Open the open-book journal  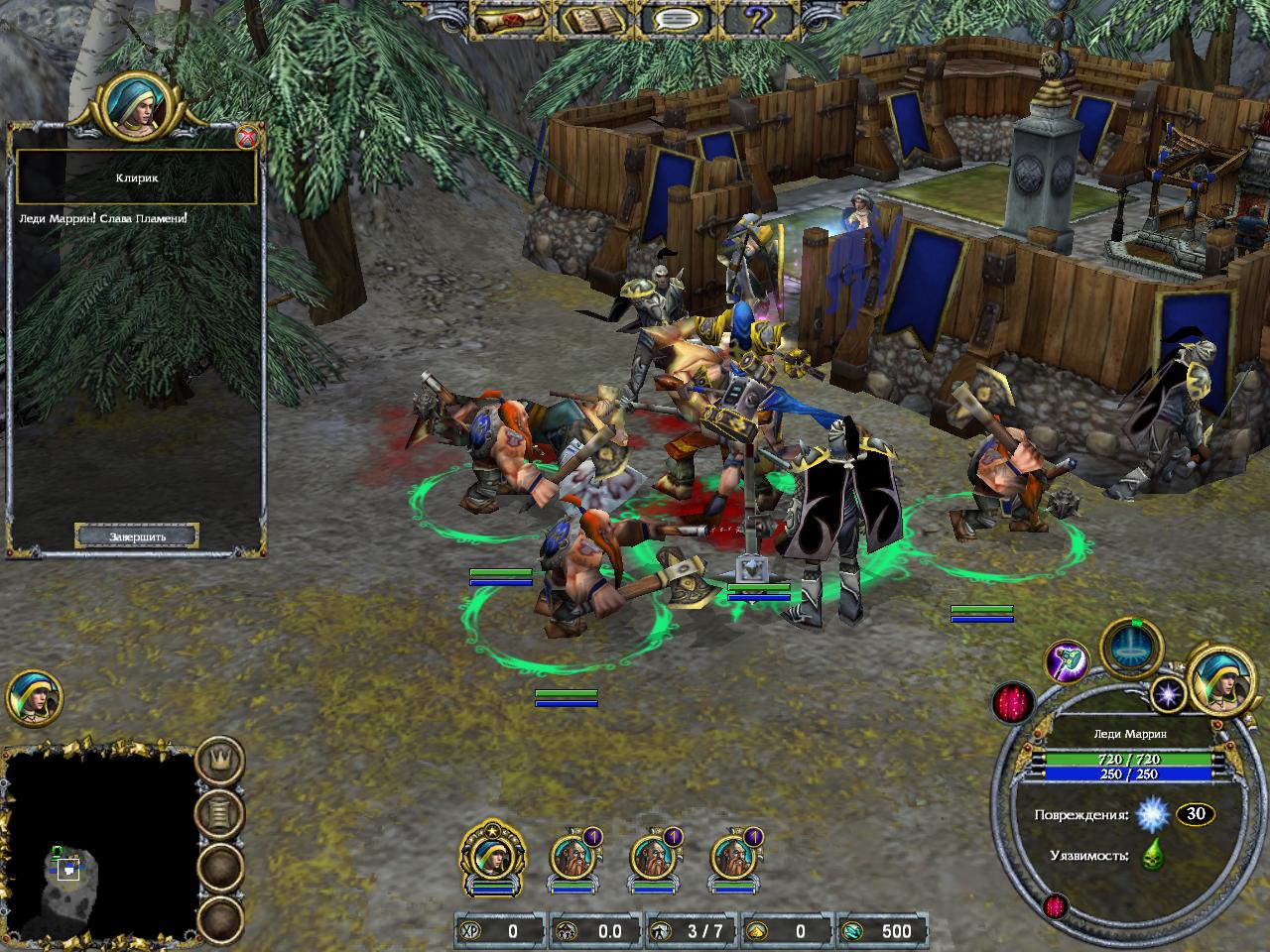[x=595, y=18]
